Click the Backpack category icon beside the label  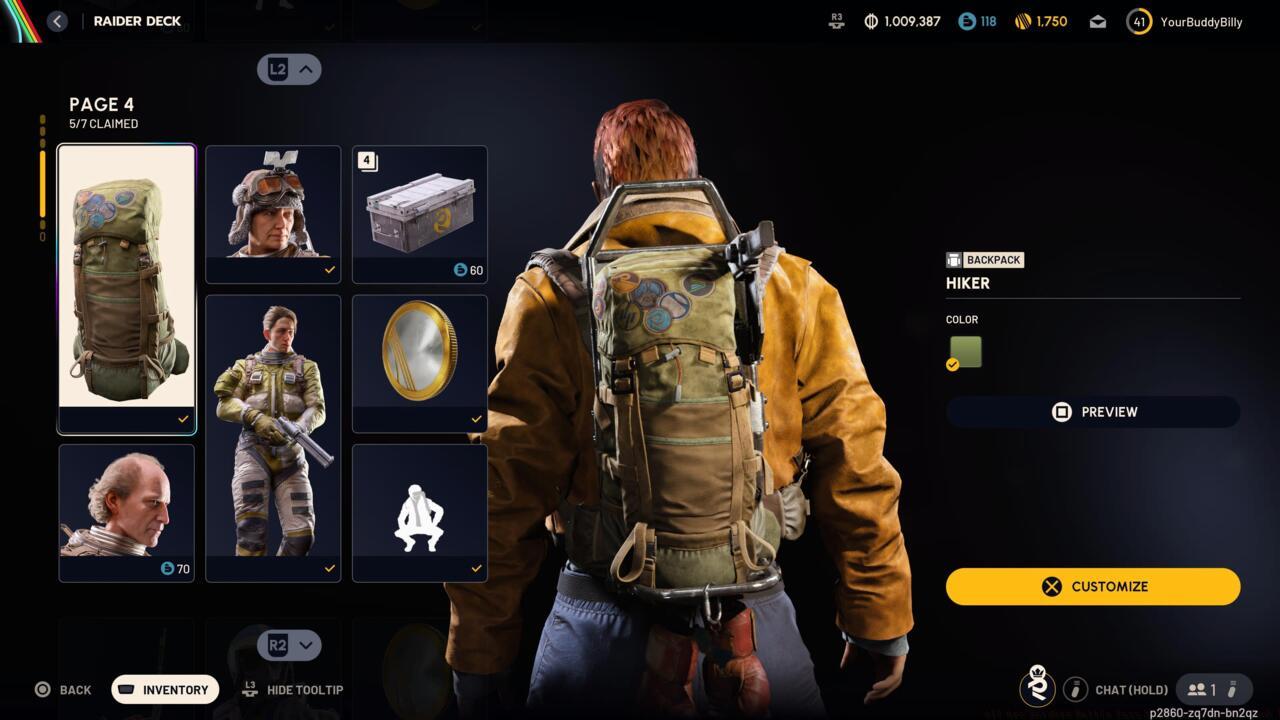coord(952,259)
